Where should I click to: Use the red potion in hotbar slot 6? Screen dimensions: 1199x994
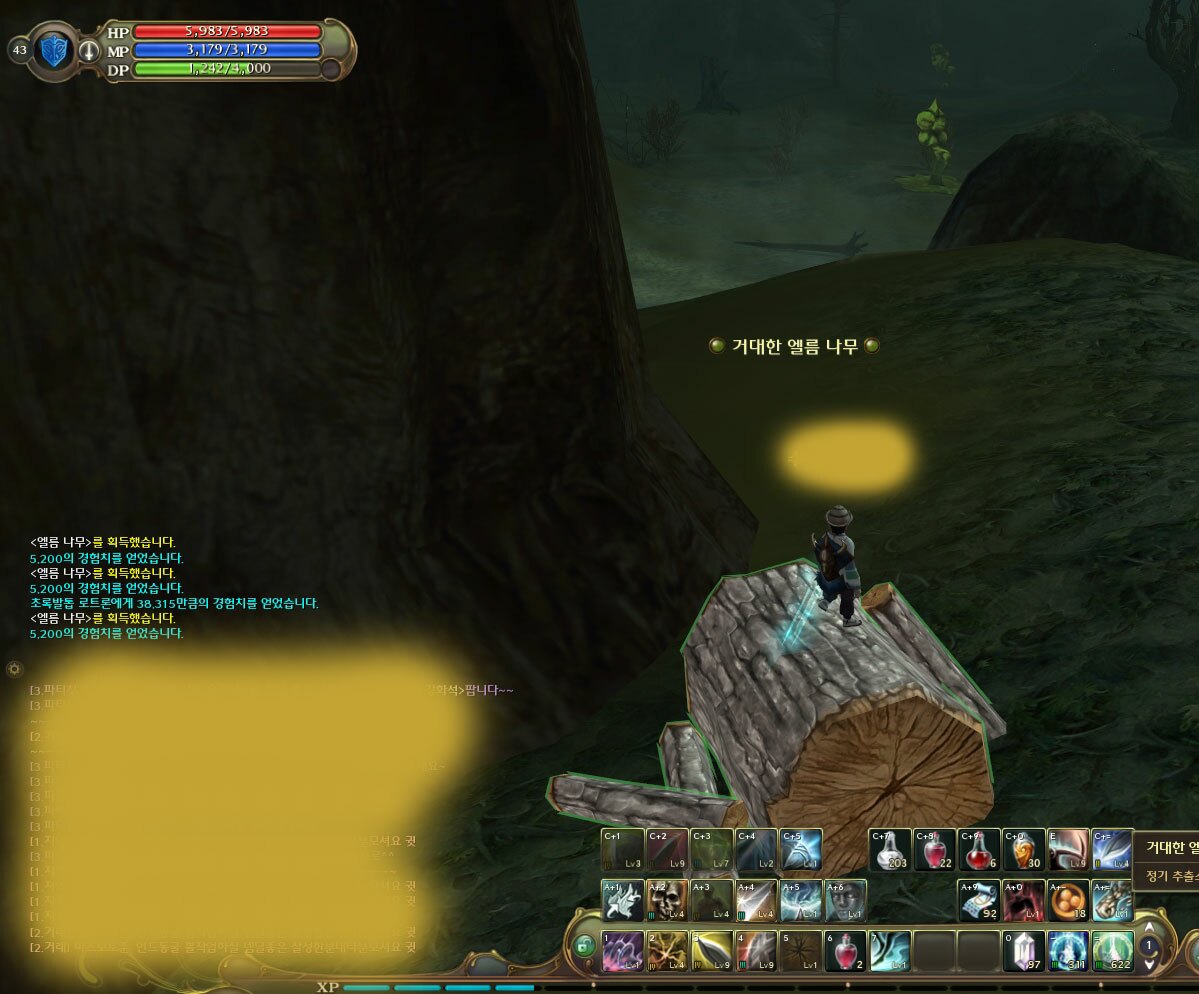pyautogui.click(x=845, y=952)
